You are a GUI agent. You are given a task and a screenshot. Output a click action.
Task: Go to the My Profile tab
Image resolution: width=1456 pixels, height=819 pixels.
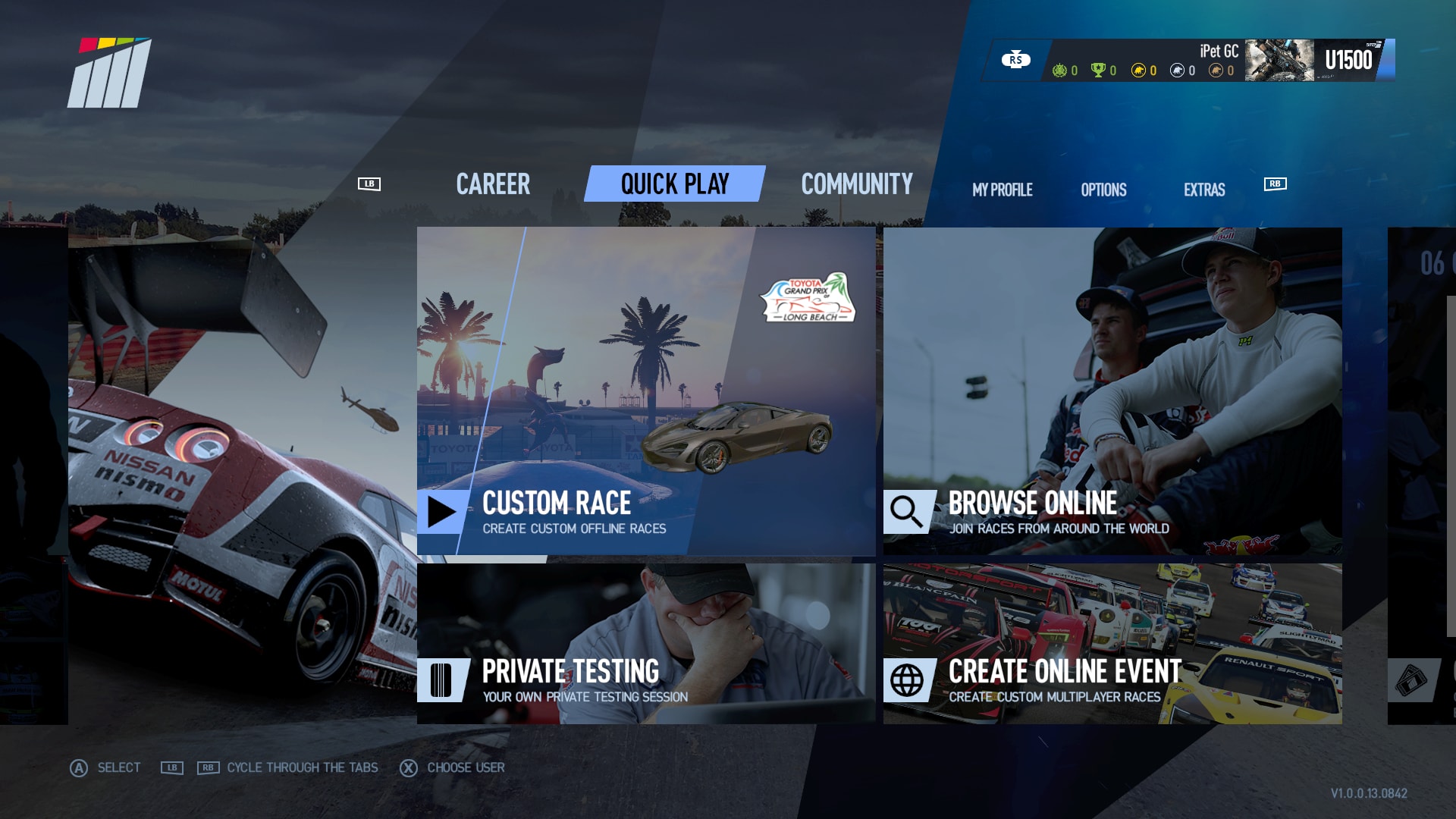[x=1002, y=190]
